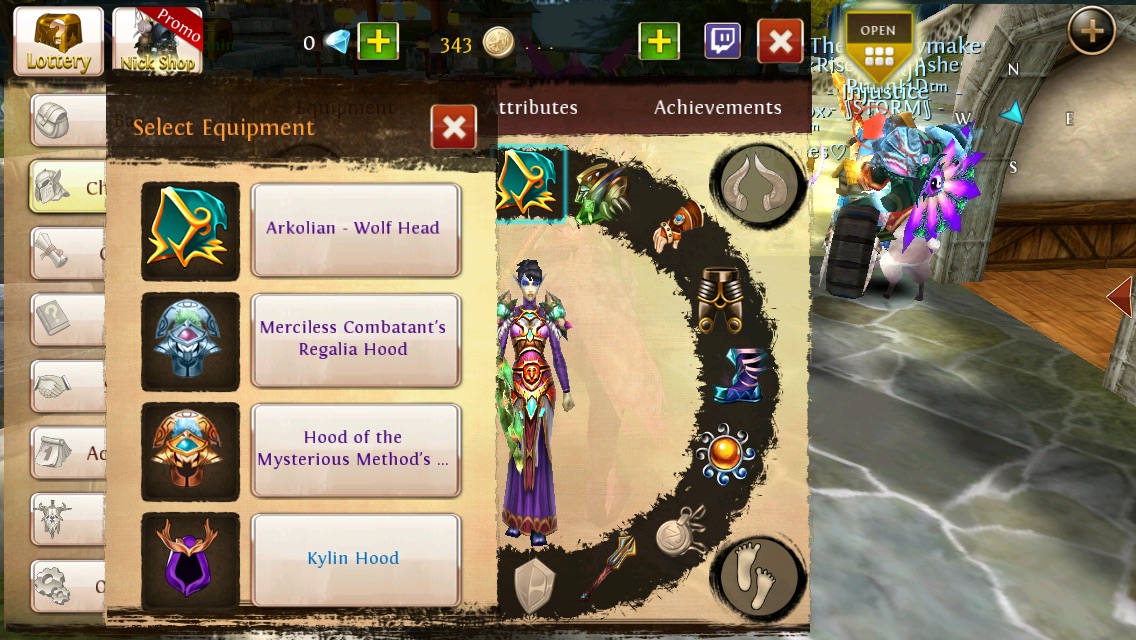The width and height of the screenshot is (1136, 640).
Task: Select the blue boots equipment slot
Action: click(738, 376)
